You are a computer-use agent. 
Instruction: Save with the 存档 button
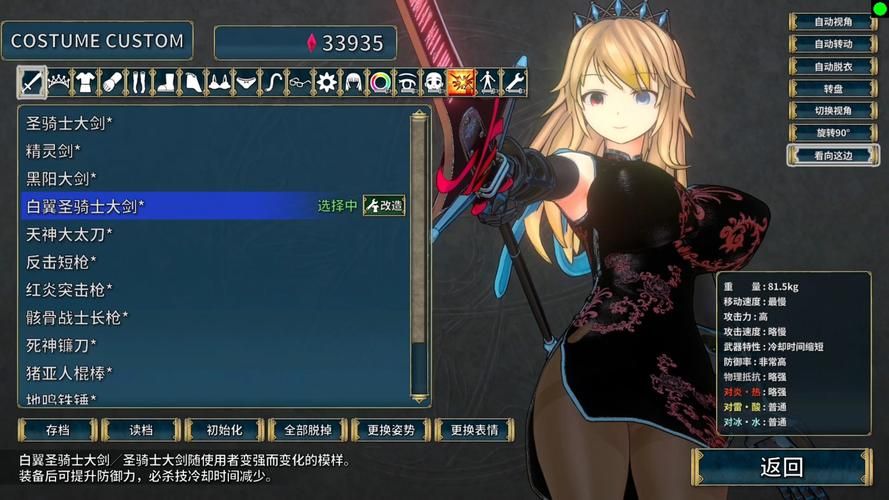tap(58, 430)
